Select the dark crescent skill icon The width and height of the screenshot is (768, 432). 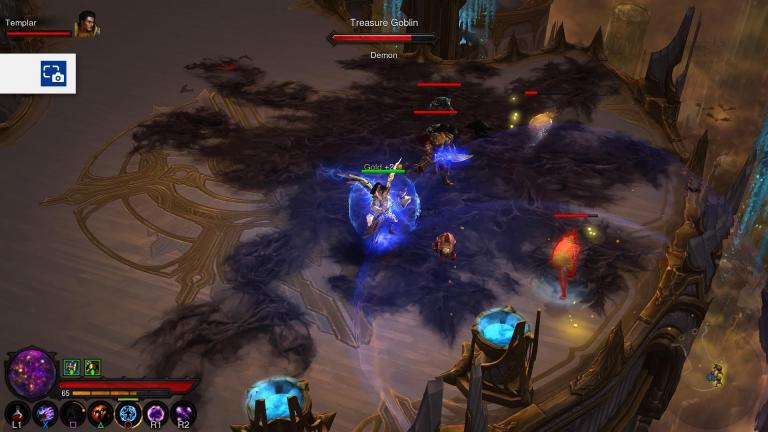coord(73,412)
